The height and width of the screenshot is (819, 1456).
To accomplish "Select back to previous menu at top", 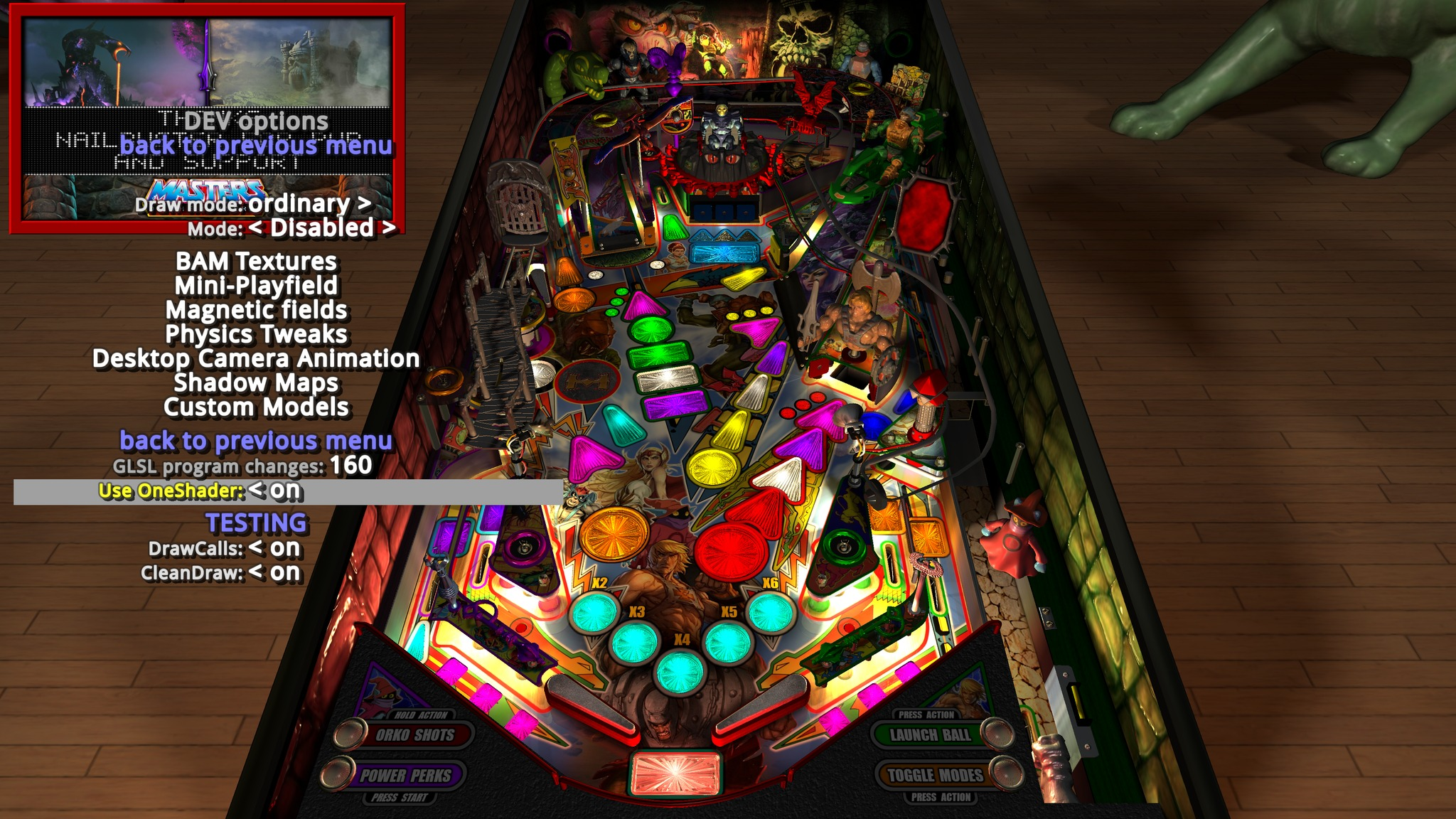I will pos(259,146).
